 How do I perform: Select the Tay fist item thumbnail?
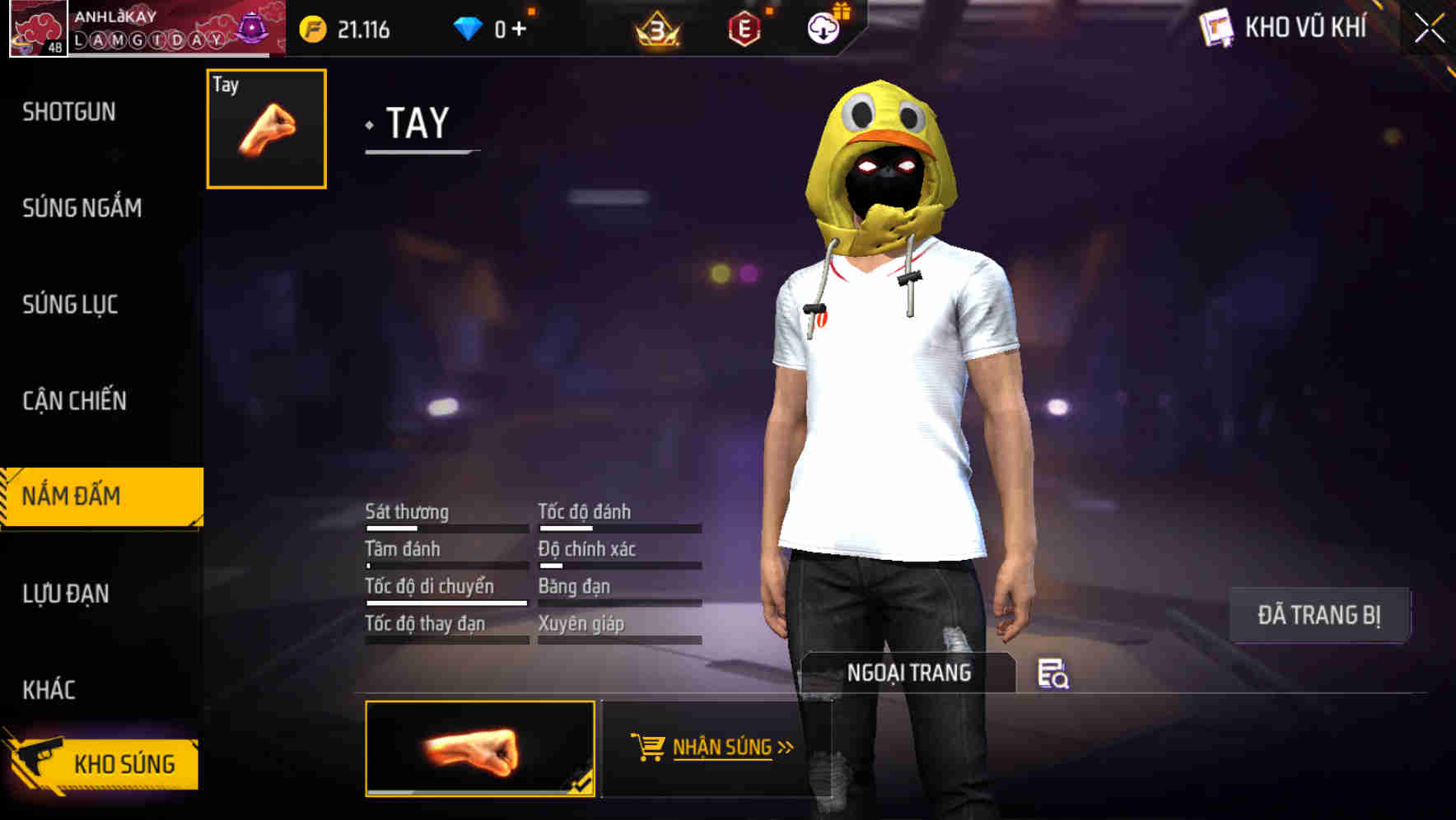point(264,128)
